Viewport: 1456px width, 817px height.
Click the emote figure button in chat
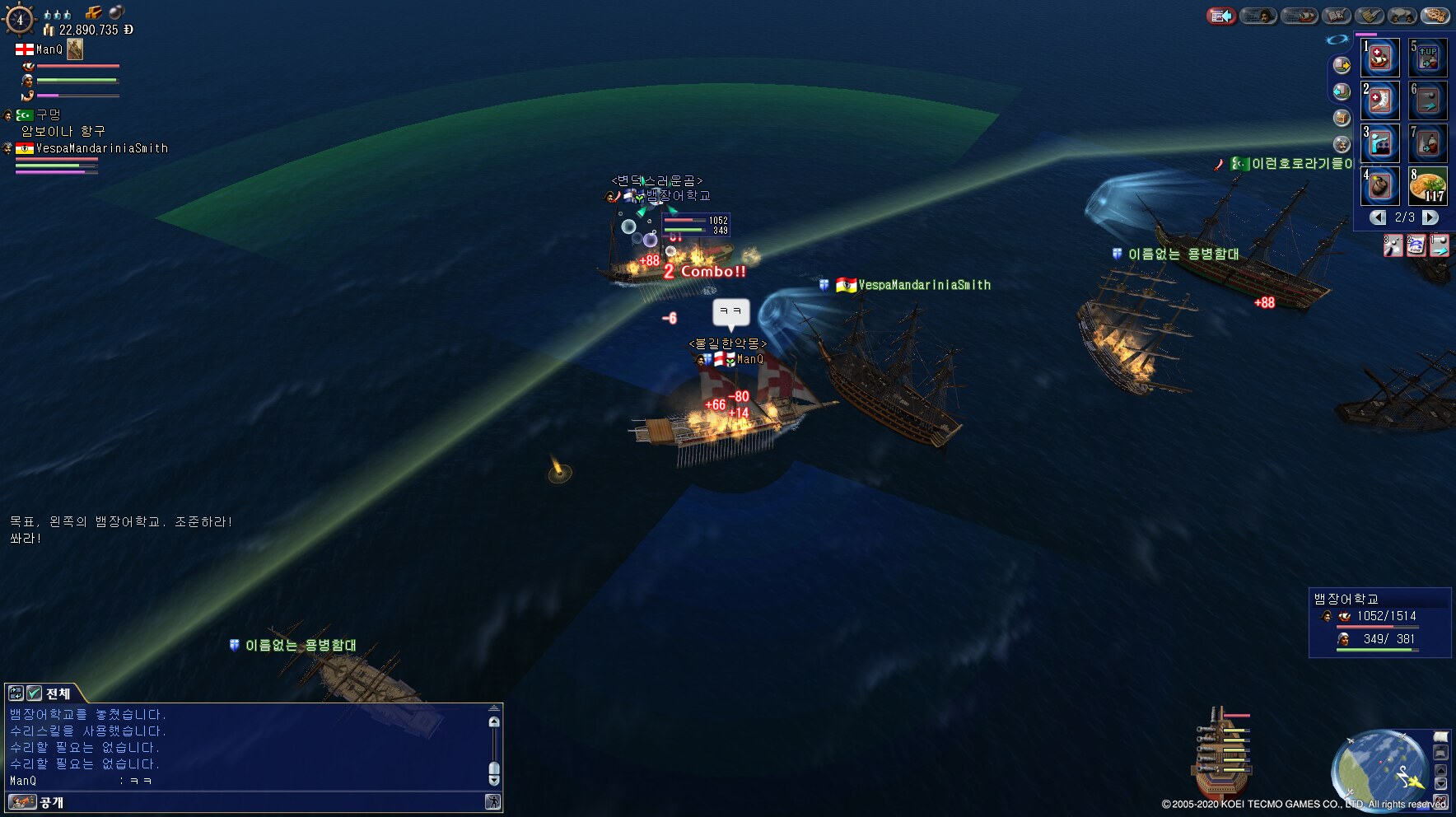[x=492, y=801]
